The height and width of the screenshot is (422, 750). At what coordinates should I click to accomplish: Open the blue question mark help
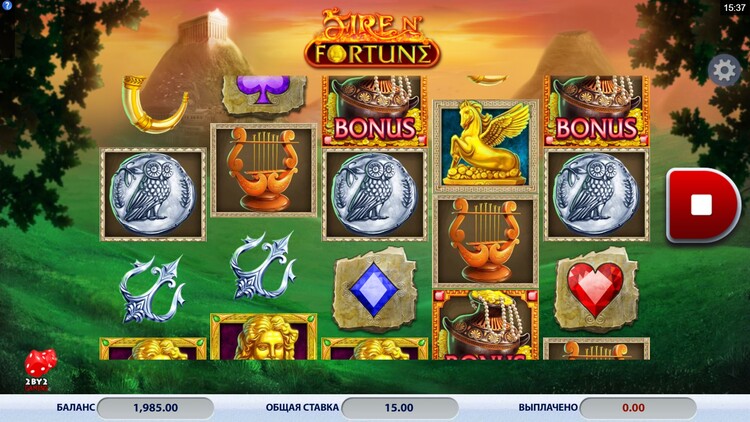(7, 7)
